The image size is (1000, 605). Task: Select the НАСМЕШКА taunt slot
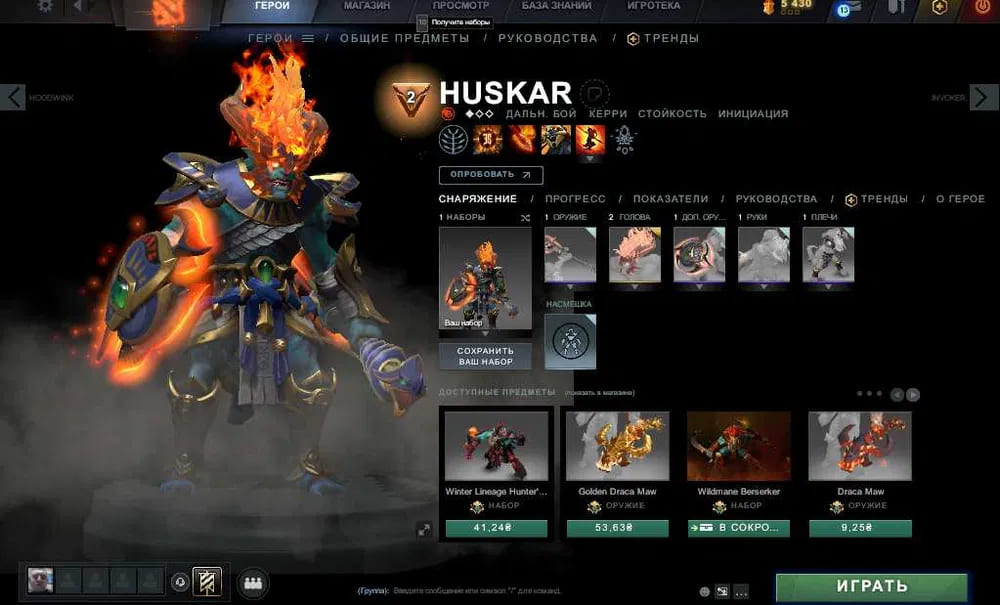(x=570, y=341)
